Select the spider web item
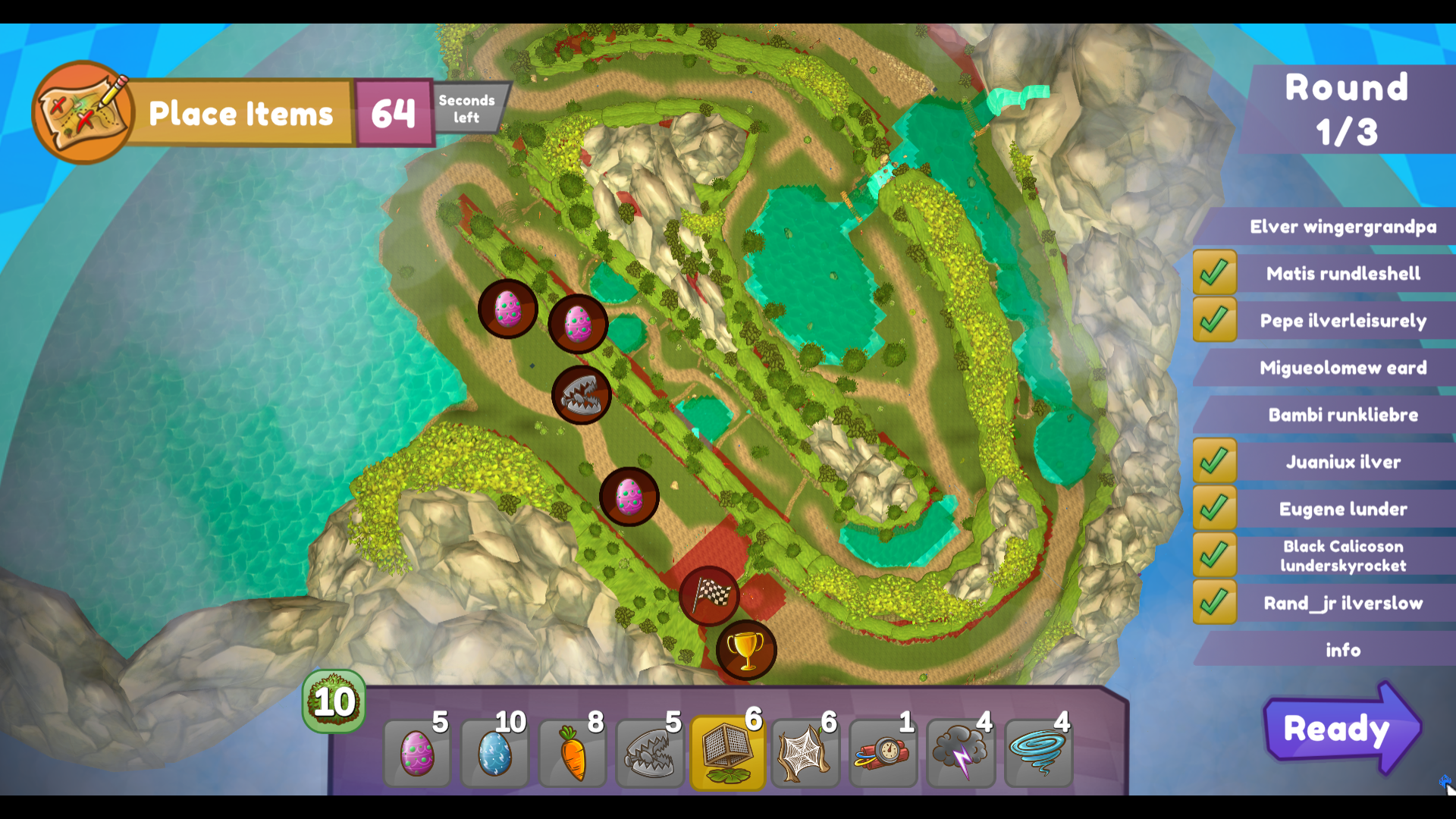1456x819 pixels. (805, 753)
